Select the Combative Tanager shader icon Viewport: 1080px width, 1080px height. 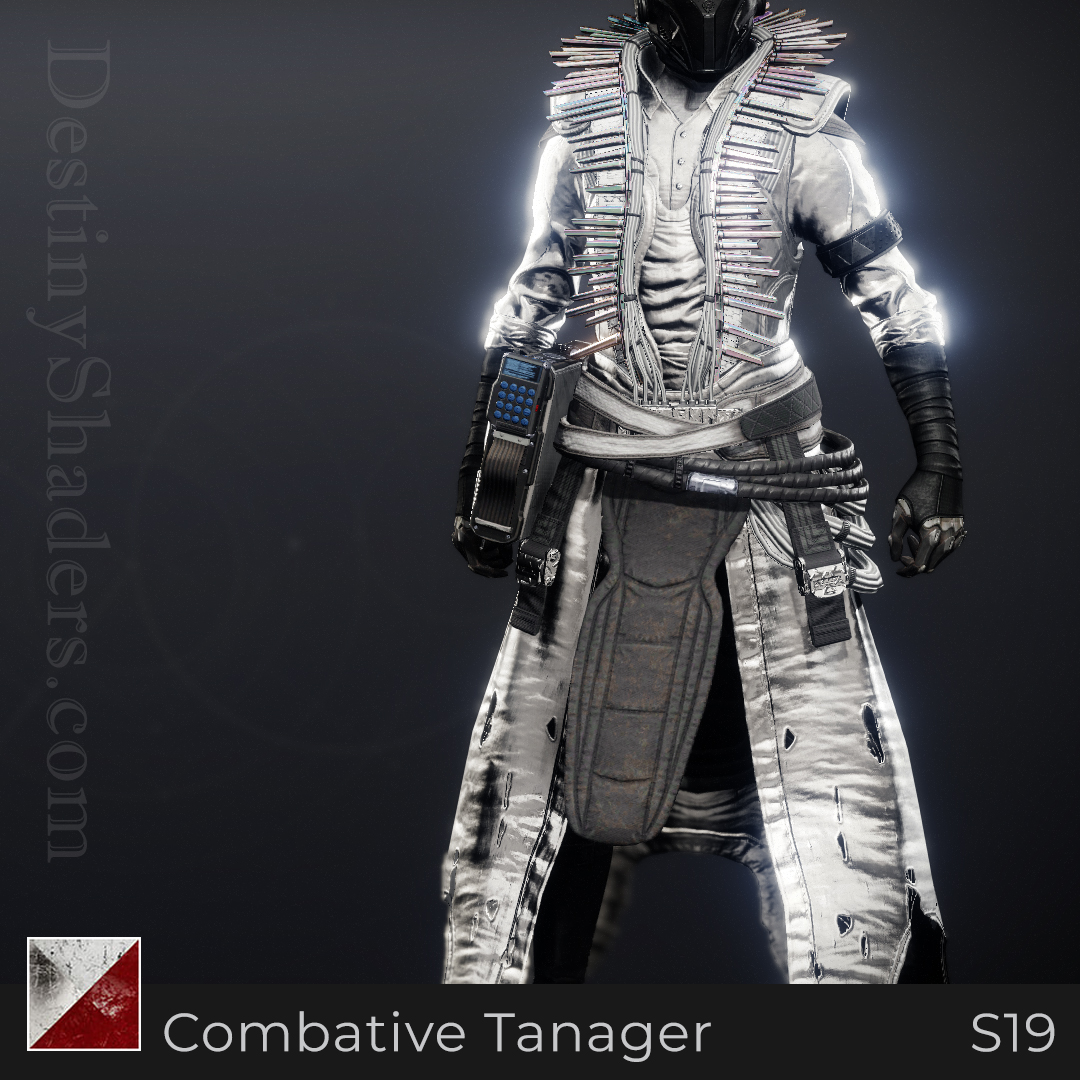pyautogui.click(x=84, y=993)
